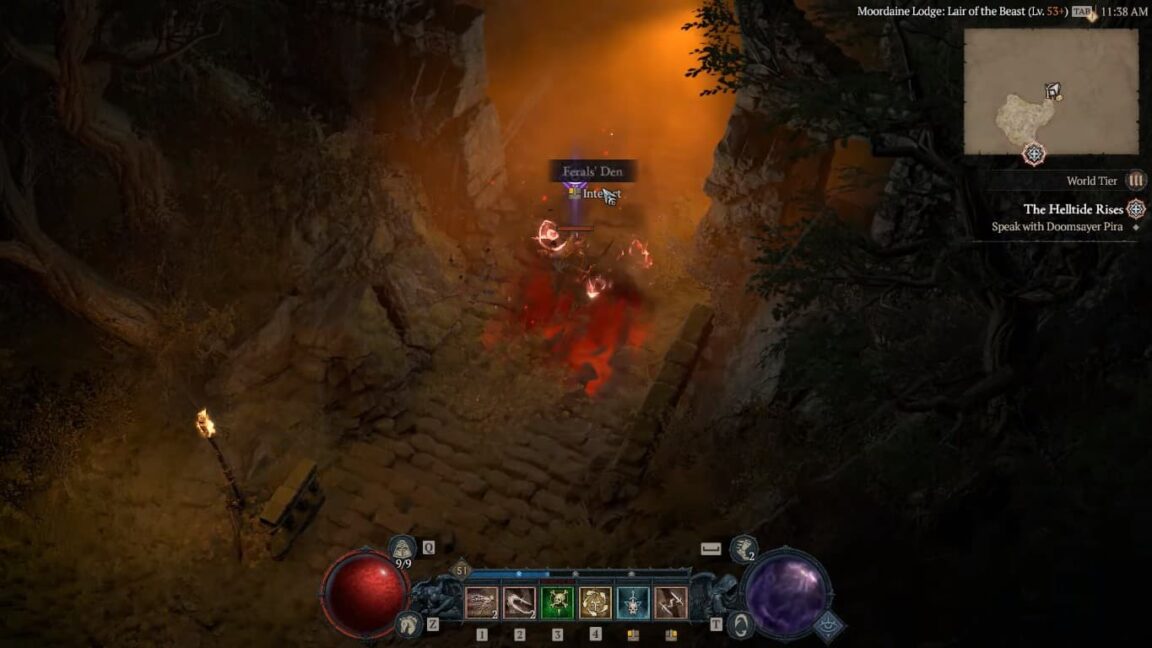This screenshot has height=648, width=1152.
Task: Summon the mount with horse icon
Action: tap(407, 624)
